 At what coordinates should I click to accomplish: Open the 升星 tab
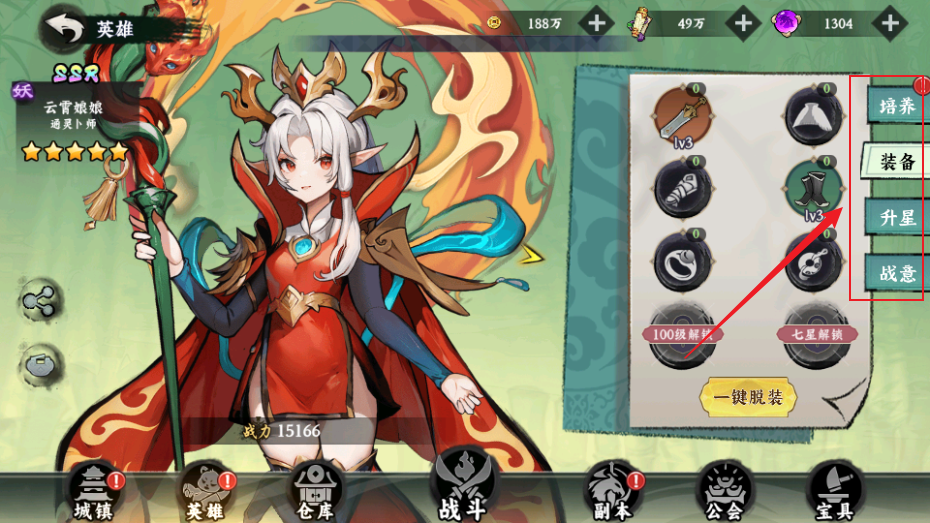893,217
